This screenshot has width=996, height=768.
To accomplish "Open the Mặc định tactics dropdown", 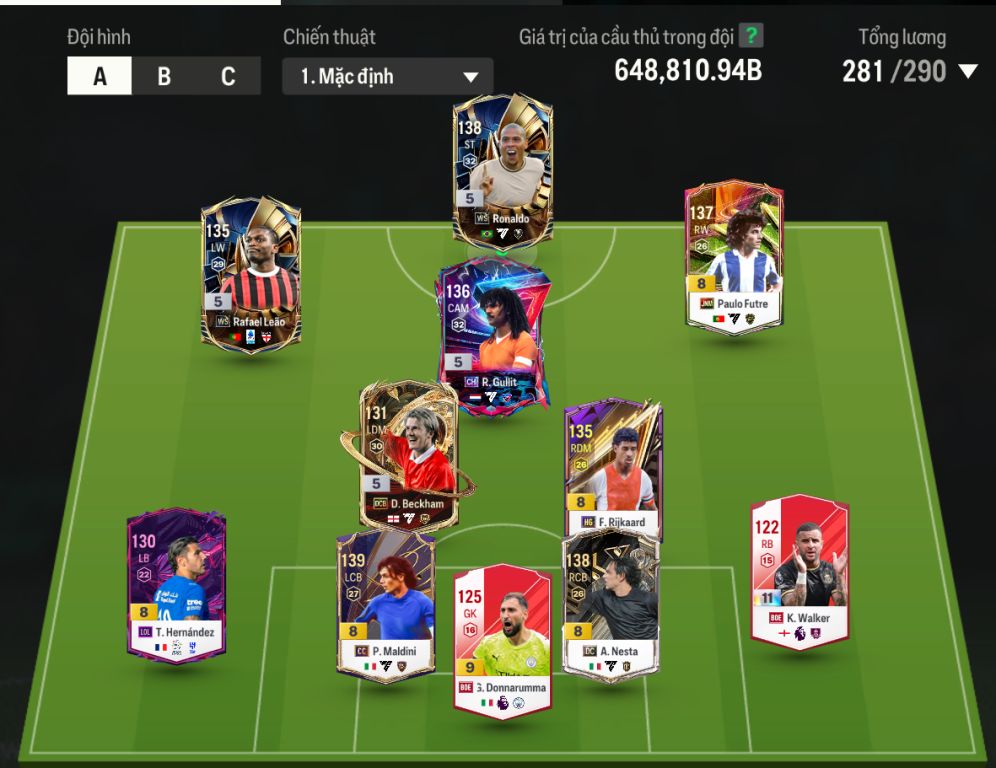I will coord(388,77).
